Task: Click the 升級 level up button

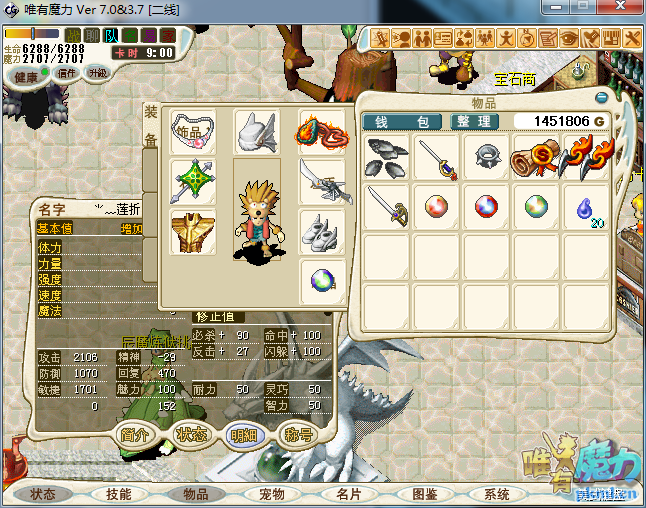Action: point(98,73)
